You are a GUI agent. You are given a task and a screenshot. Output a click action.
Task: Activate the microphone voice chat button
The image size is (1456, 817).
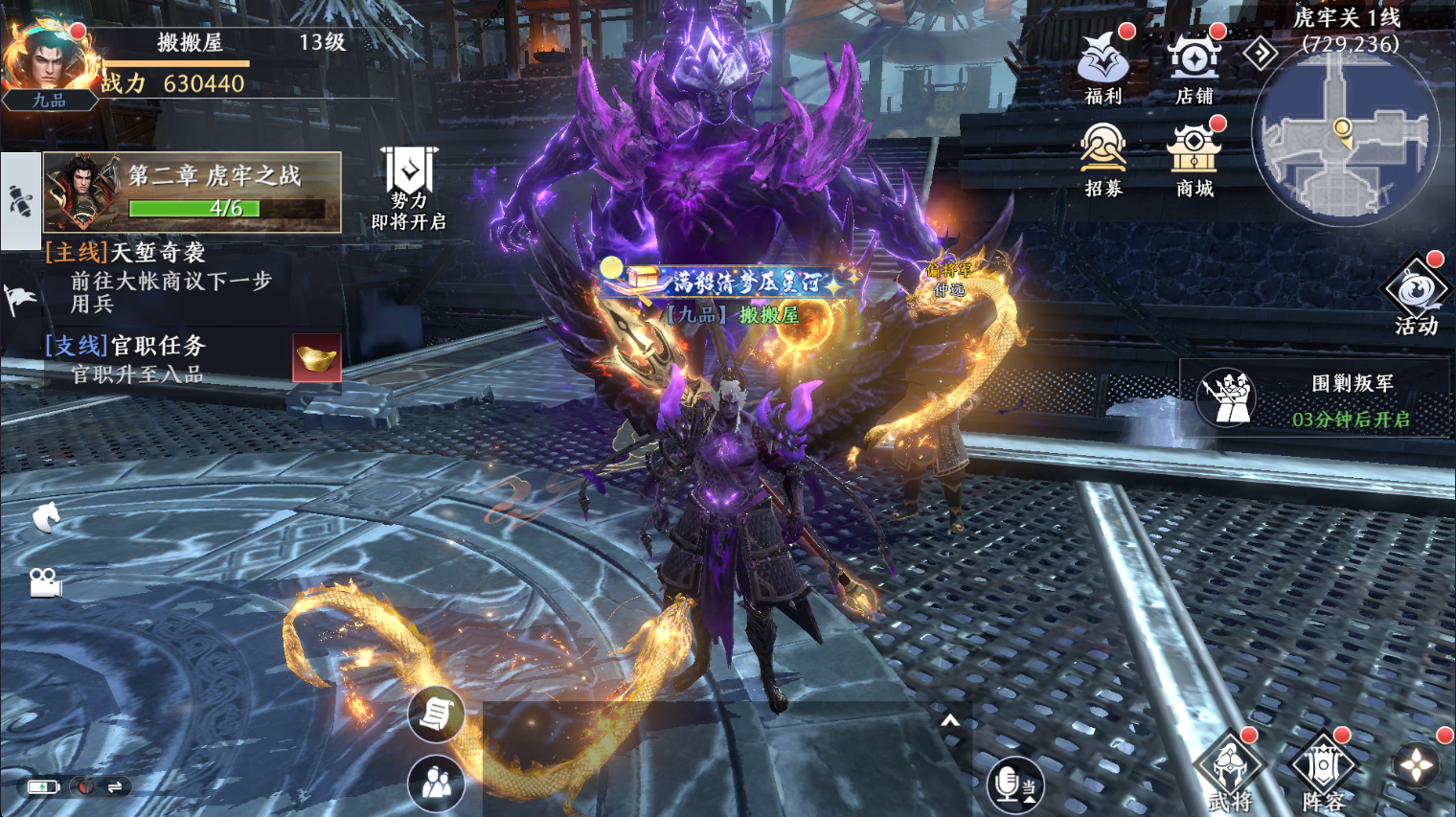[x=1012, y=784]
